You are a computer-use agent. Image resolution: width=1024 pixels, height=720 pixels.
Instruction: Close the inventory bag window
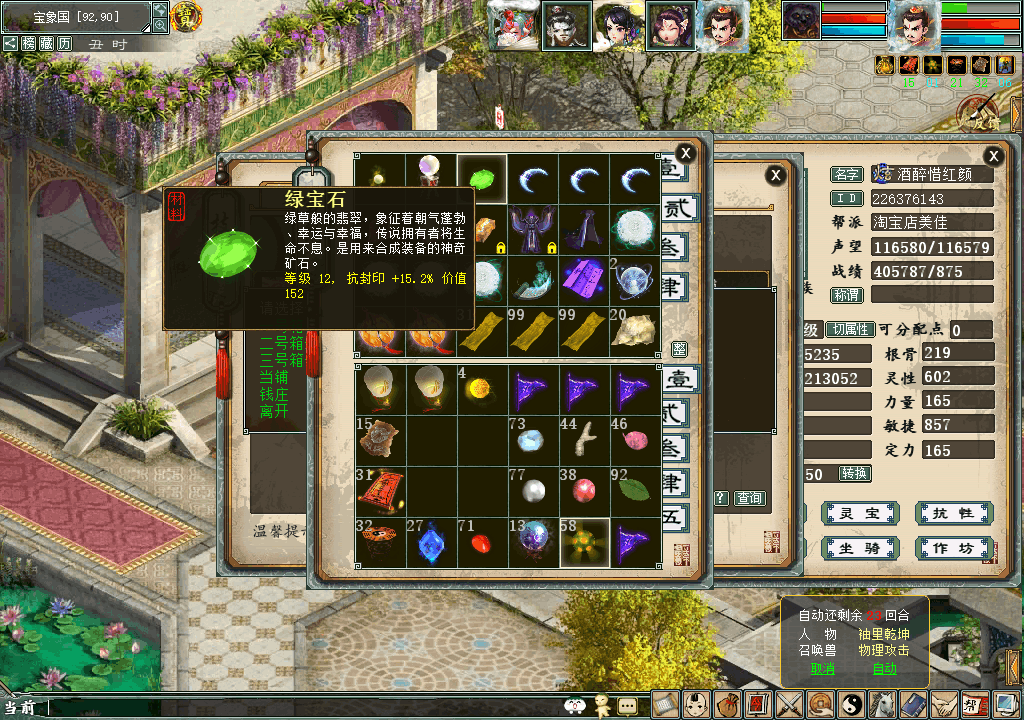point(685,153)
